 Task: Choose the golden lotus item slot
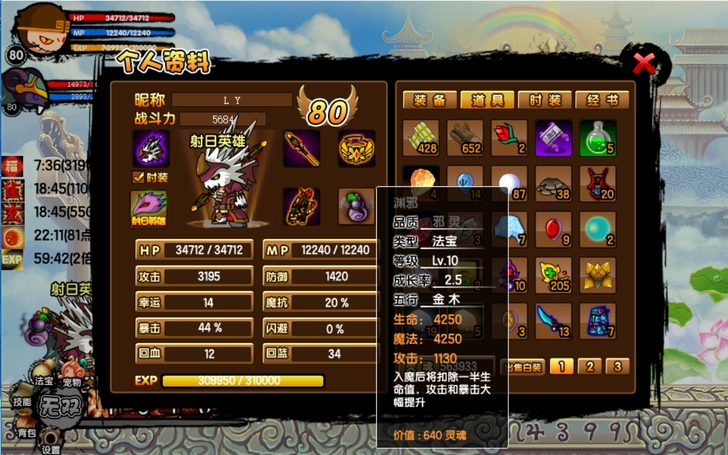598,273
